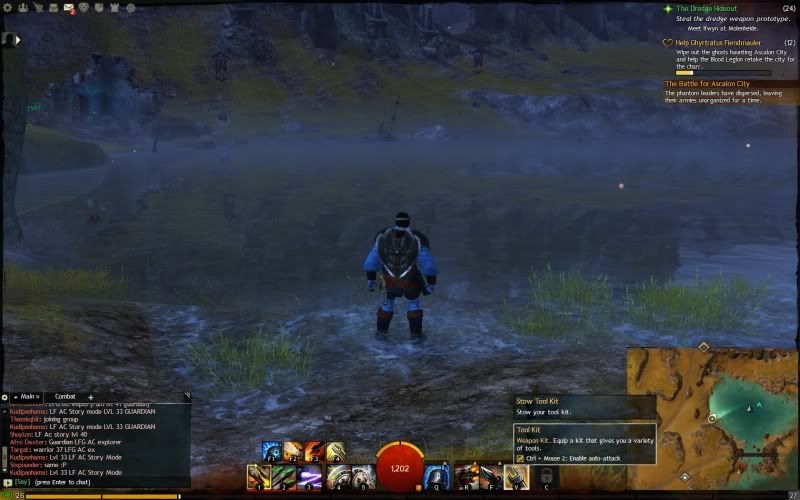The width and height of the screenshot is (800, 500).
Task: Use weapon skill slot 5
Action: pyautogui.click(x=363, y=477)
